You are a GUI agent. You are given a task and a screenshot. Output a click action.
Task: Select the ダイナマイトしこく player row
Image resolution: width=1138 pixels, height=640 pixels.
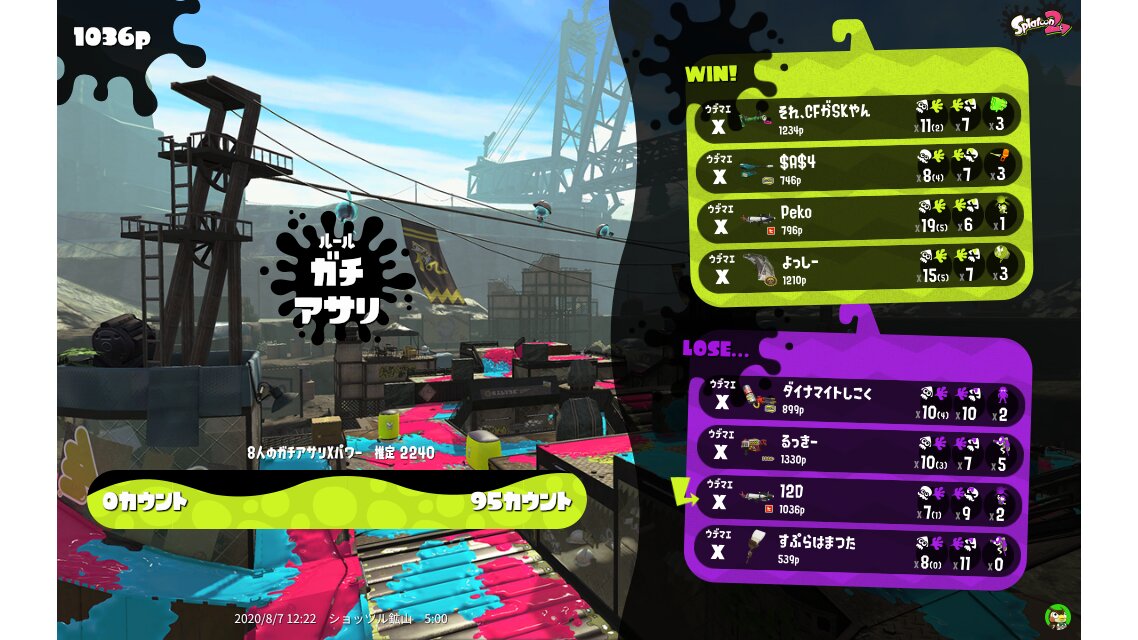tap(860, 403)
